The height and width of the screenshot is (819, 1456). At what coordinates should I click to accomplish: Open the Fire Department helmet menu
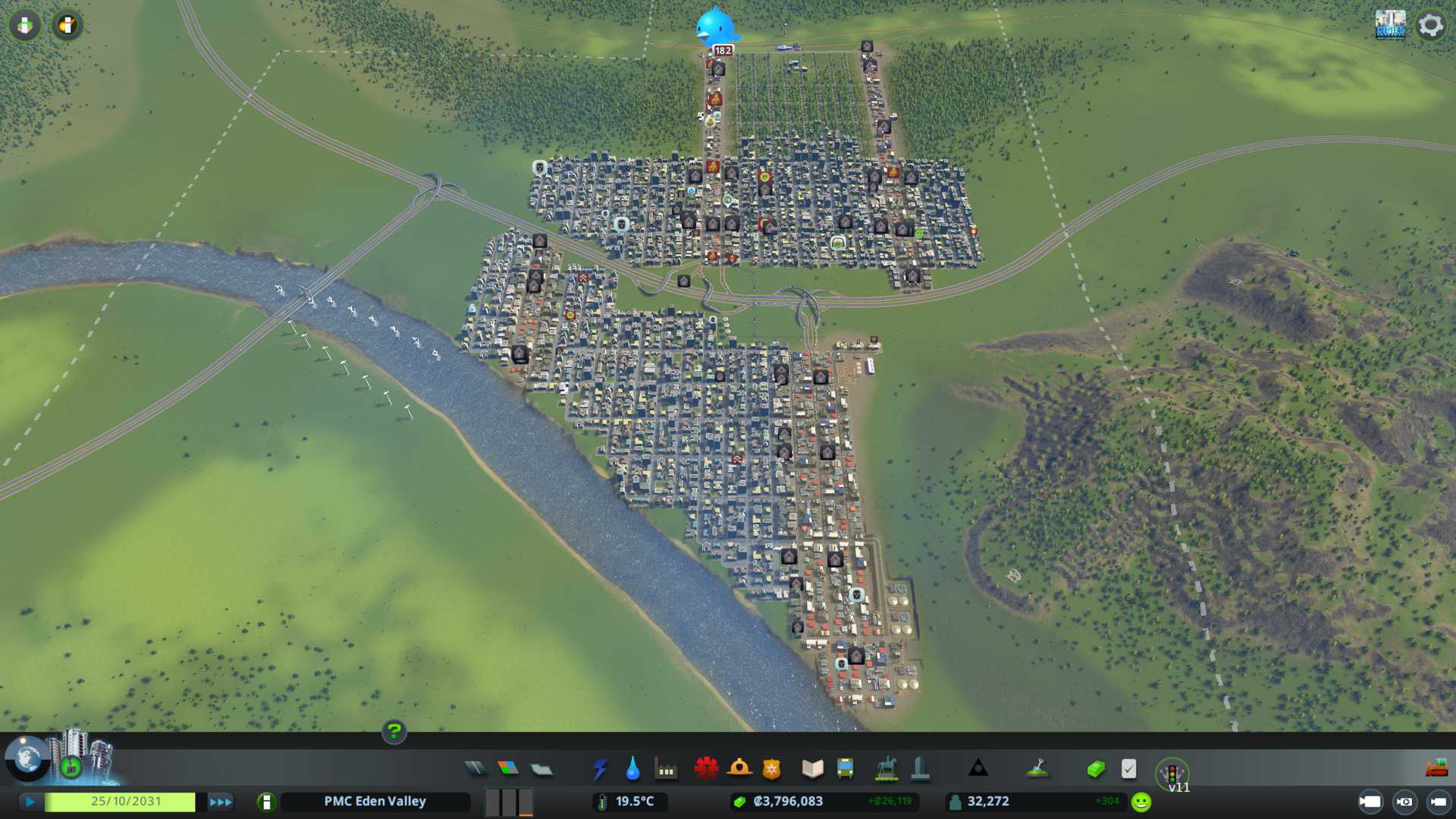[739, 769]
